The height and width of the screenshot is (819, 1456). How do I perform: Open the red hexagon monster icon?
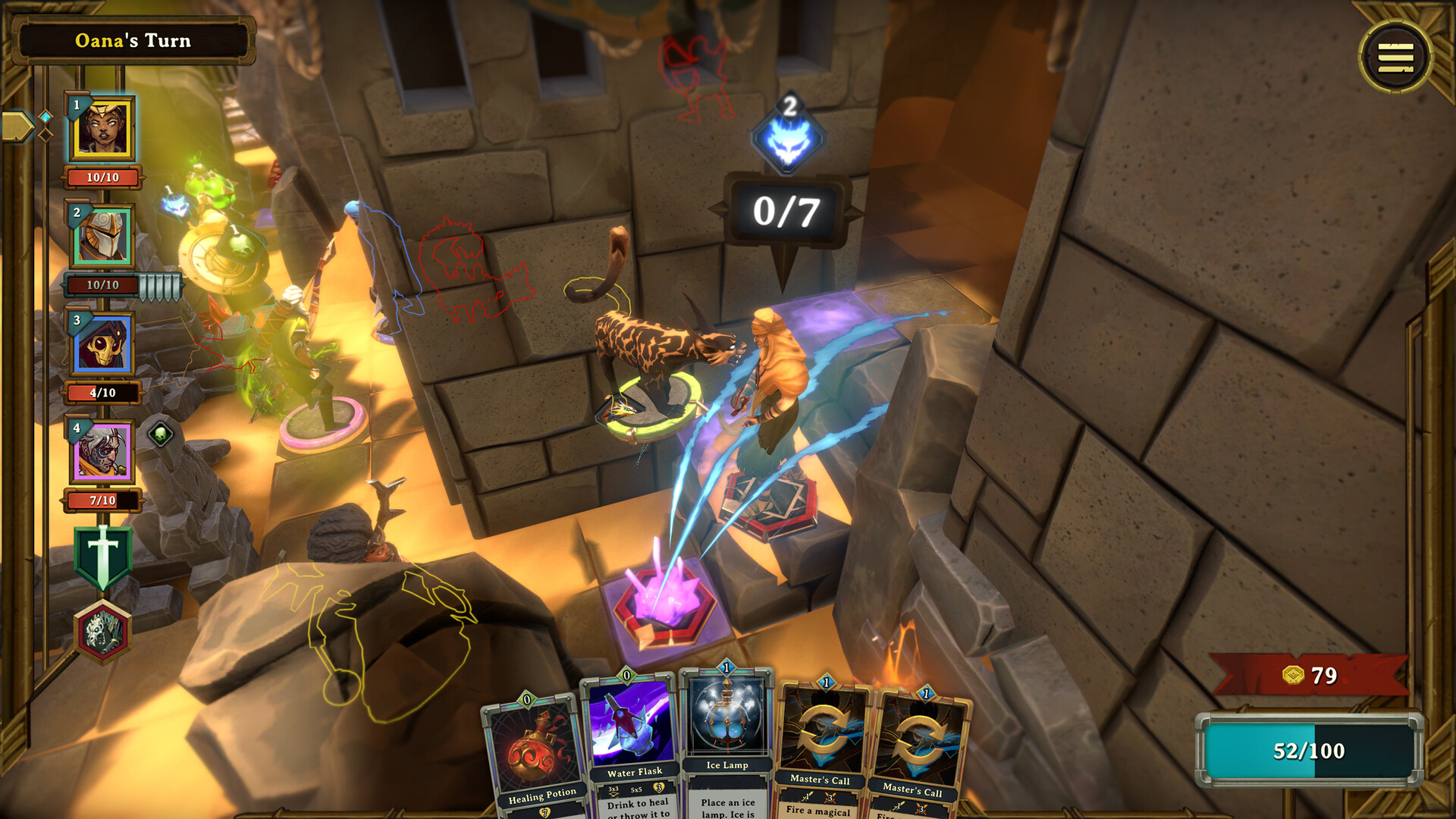[x=103, y=632]
